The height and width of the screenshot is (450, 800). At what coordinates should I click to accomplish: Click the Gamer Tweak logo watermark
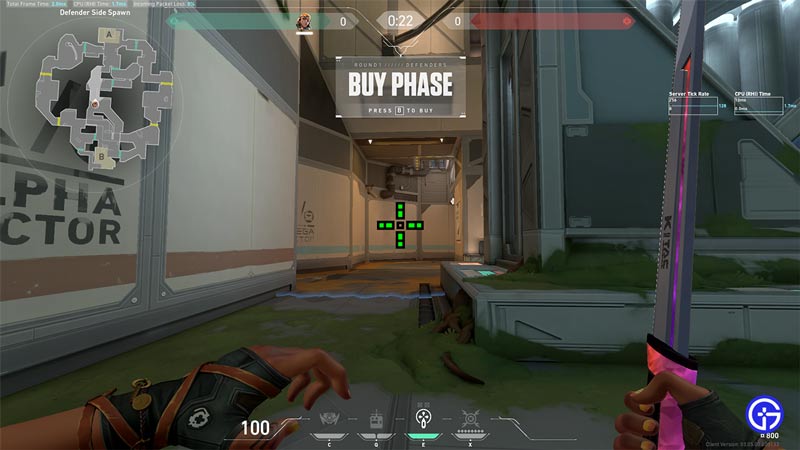(x=765, y=413)
